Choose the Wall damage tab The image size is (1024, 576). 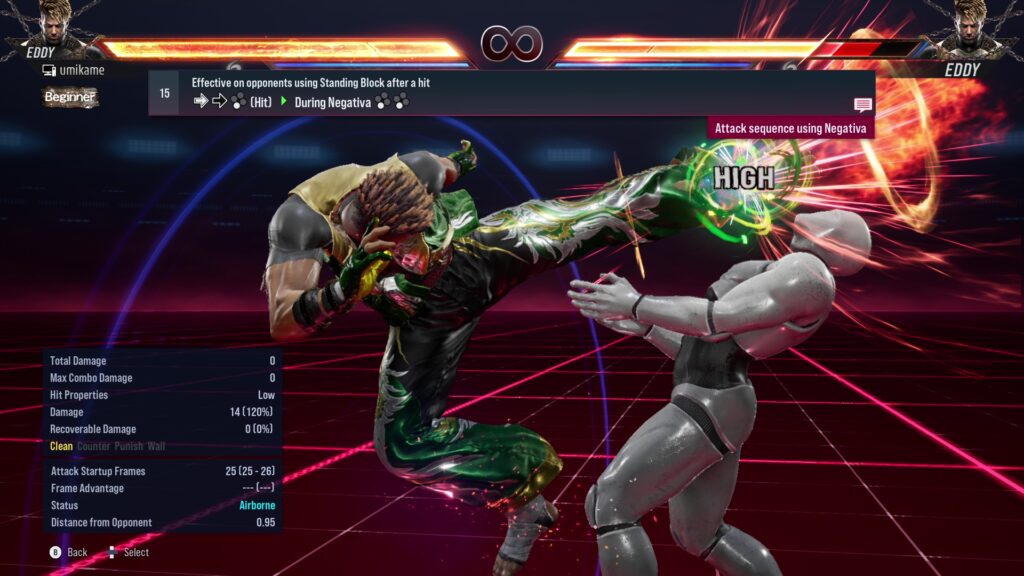pyautogui.click(x=157, y=446)
